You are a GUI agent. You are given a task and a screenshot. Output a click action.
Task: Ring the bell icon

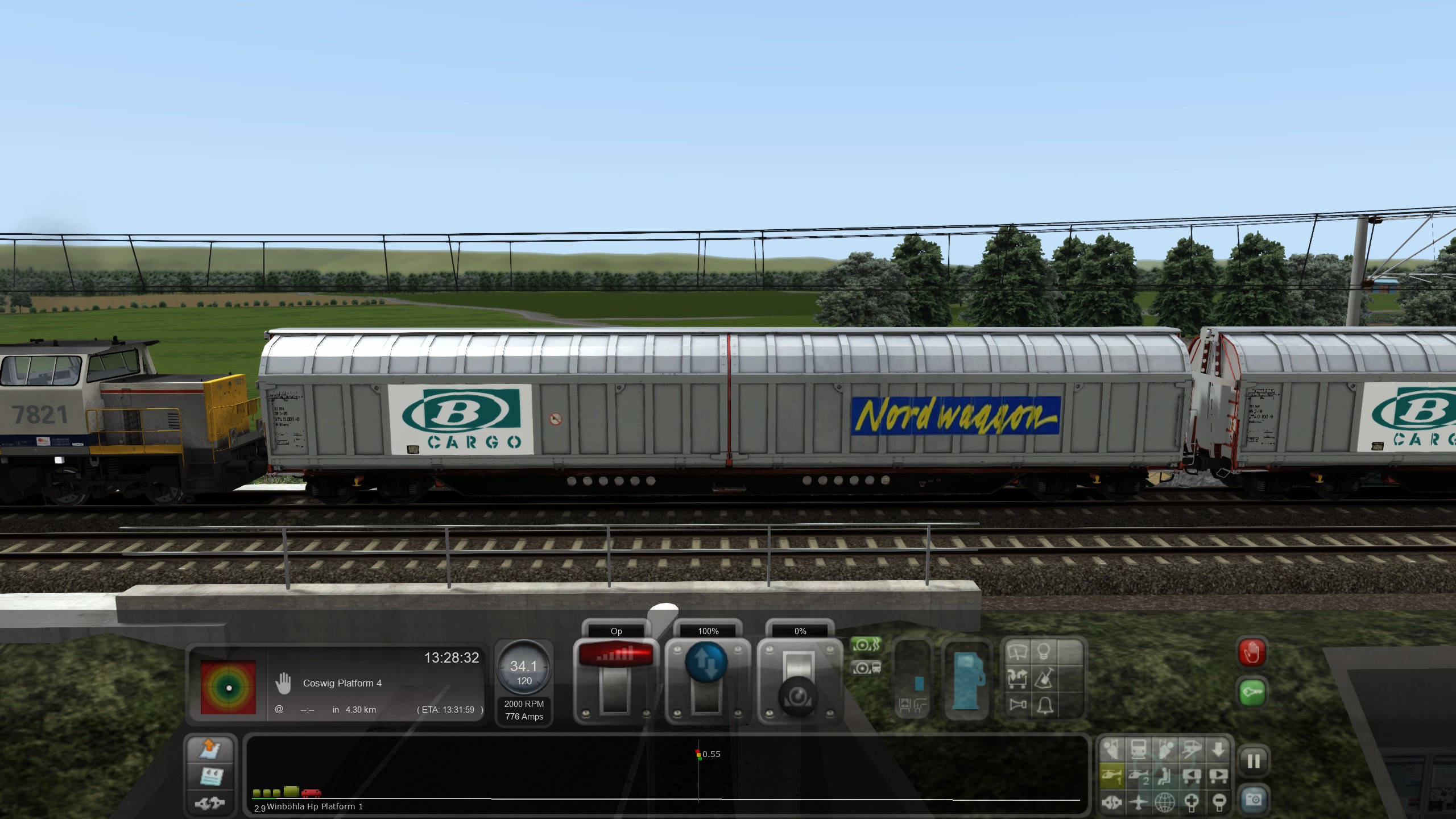coord(1045,705)
